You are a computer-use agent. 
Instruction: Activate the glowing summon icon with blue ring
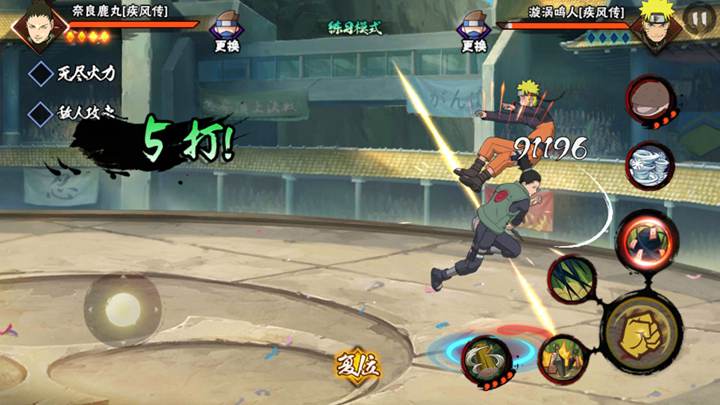tap(487, 357)
